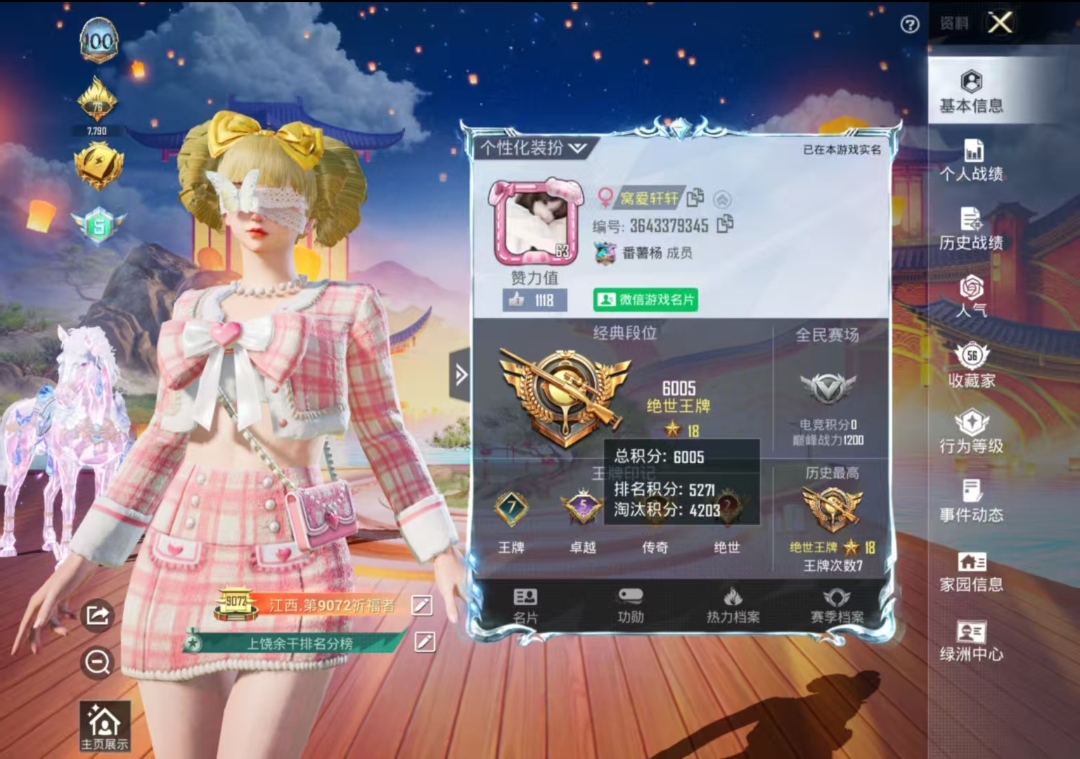The height and width of the screenshot is (759, 1080).
Task: Switch to 功勋 bottom tab
Action: 630,606
